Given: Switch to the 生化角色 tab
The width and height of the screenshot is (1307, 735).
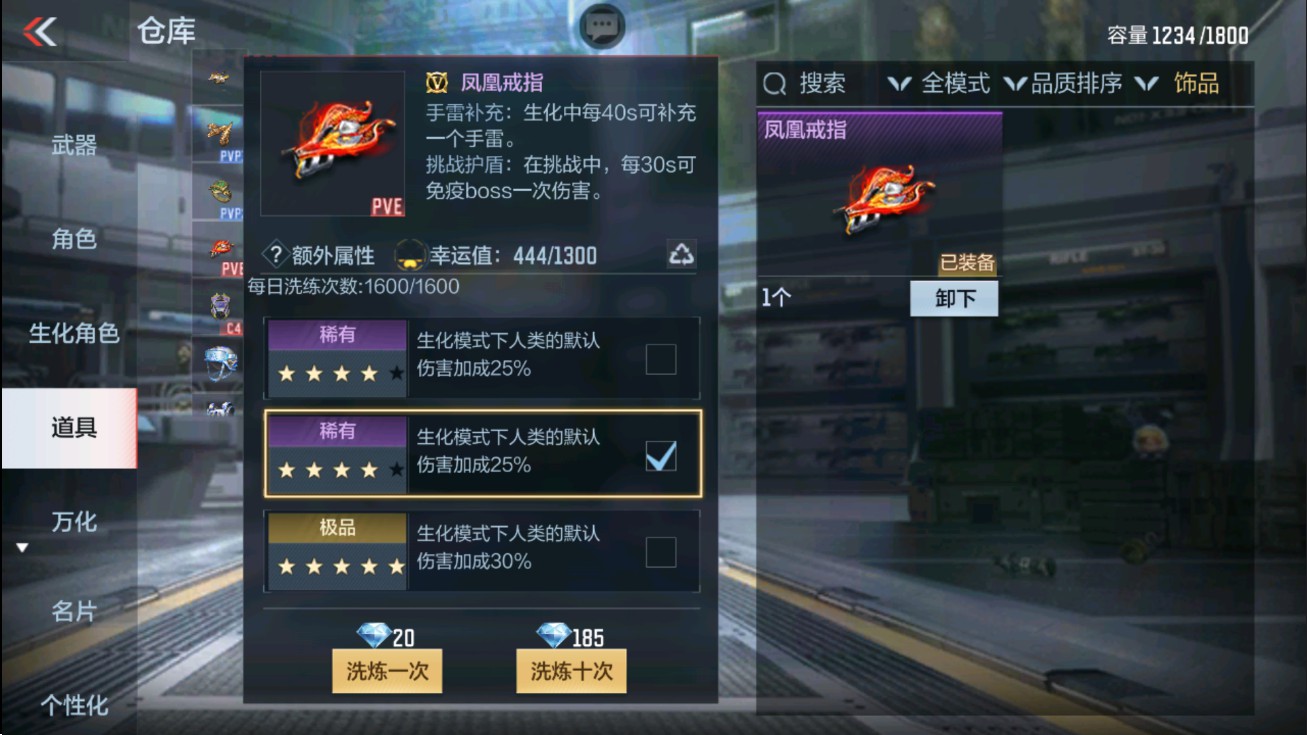Looking at the screenshot, I should [x=75, y=334].
